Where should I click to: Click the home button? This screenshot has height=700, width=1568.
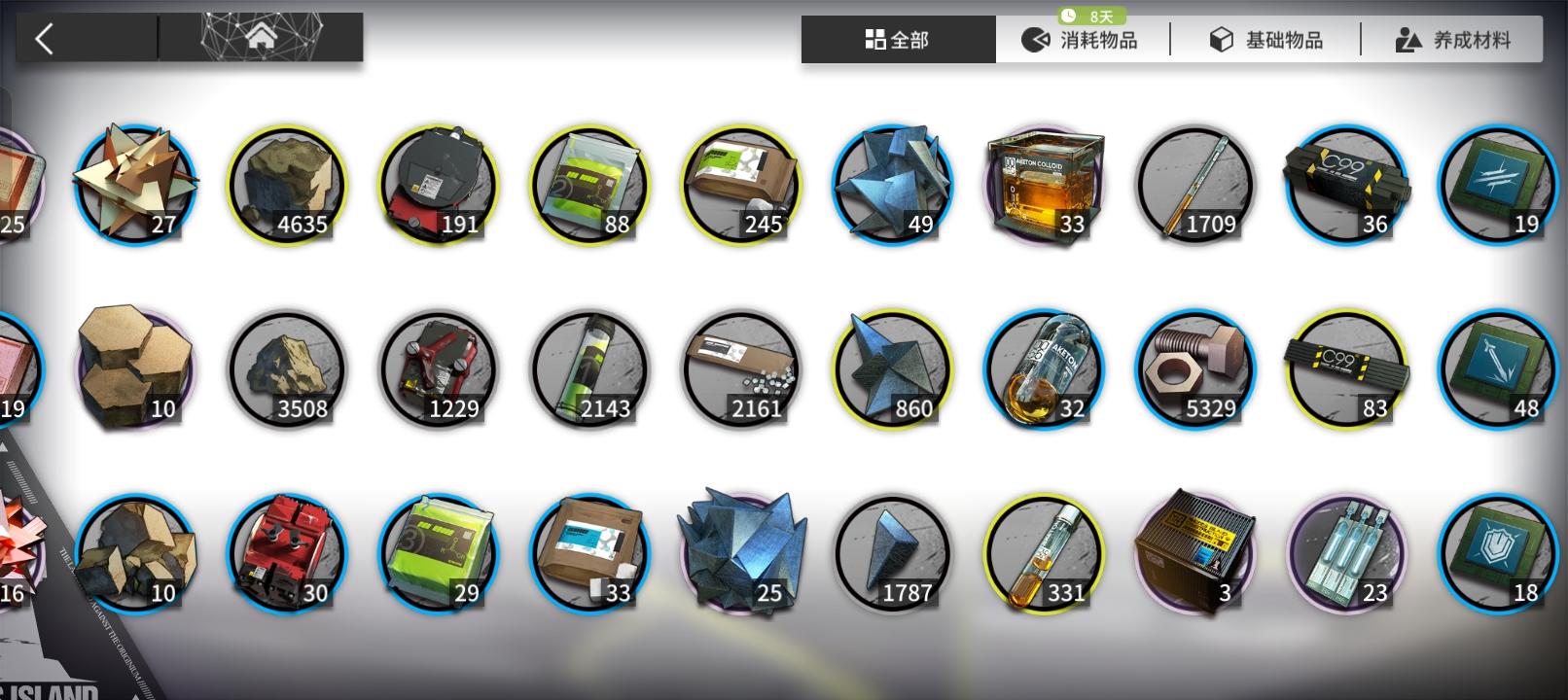261,36
